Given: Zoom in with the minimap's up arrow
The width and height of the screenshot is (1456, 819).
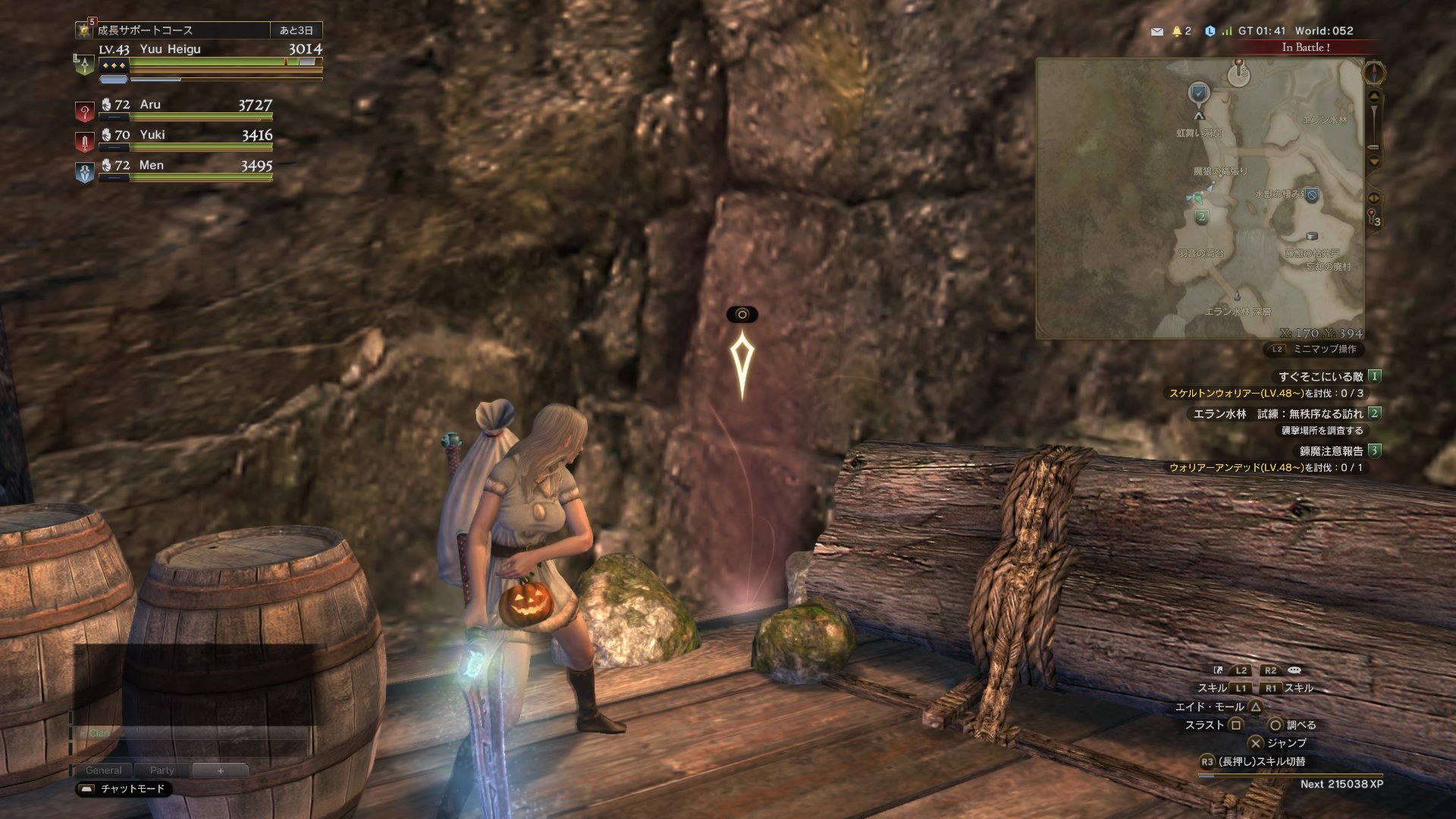Looking at the screenshot, I should (x=1373, y=96).
